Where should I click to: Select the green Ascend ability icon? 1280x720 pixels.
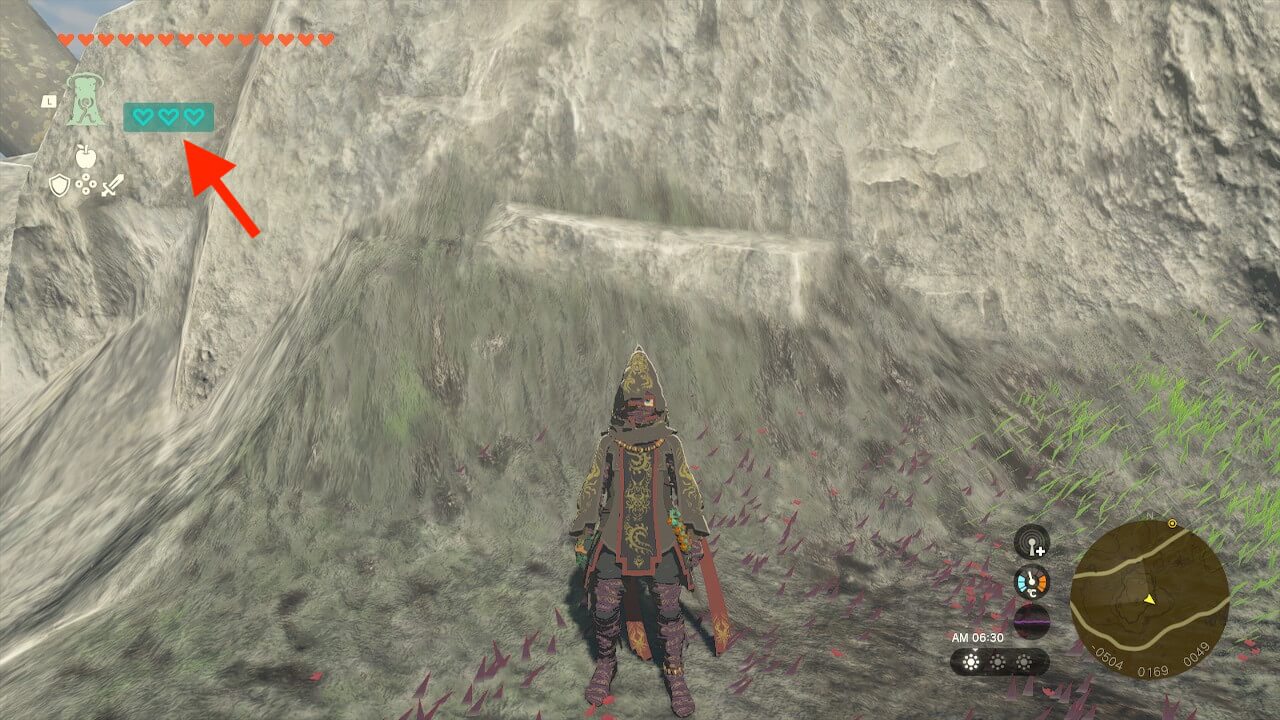pos(86,101)
